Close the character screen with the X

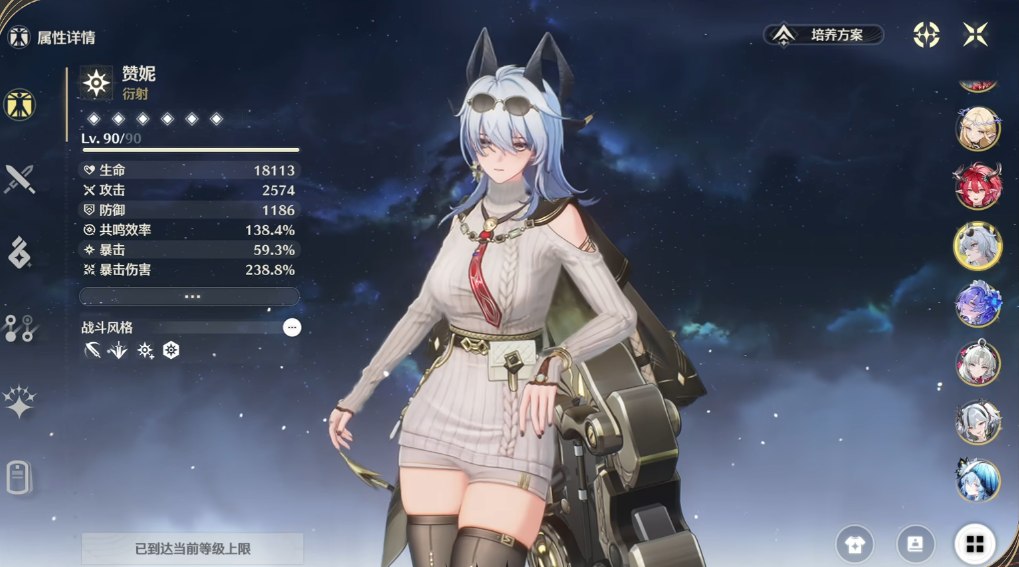tap(975, 35)
